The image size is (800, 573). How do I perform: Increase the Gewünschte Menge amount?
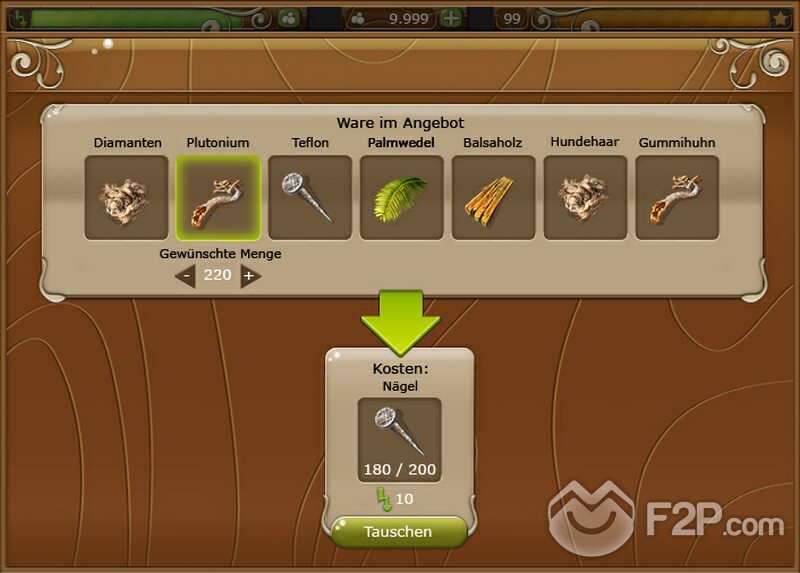250,276
